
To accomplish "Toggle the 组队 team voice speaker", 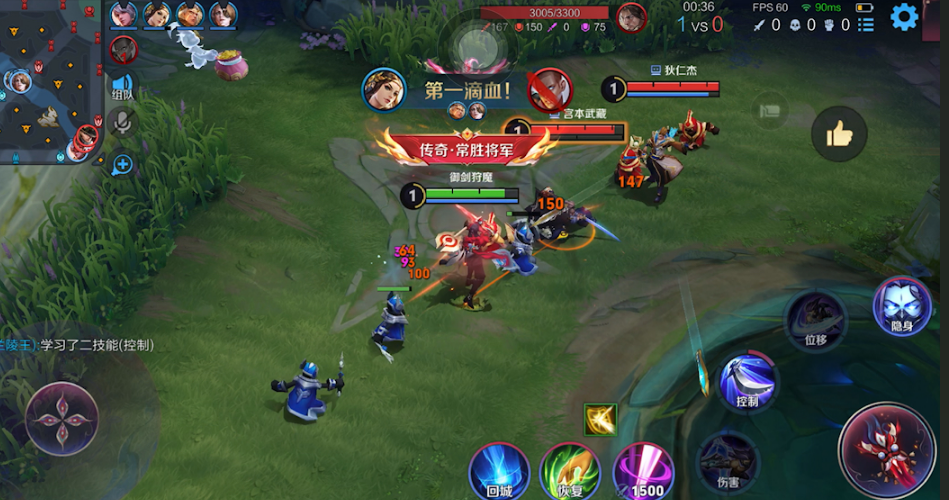I will pyautogui.click(x=122, y=86).
